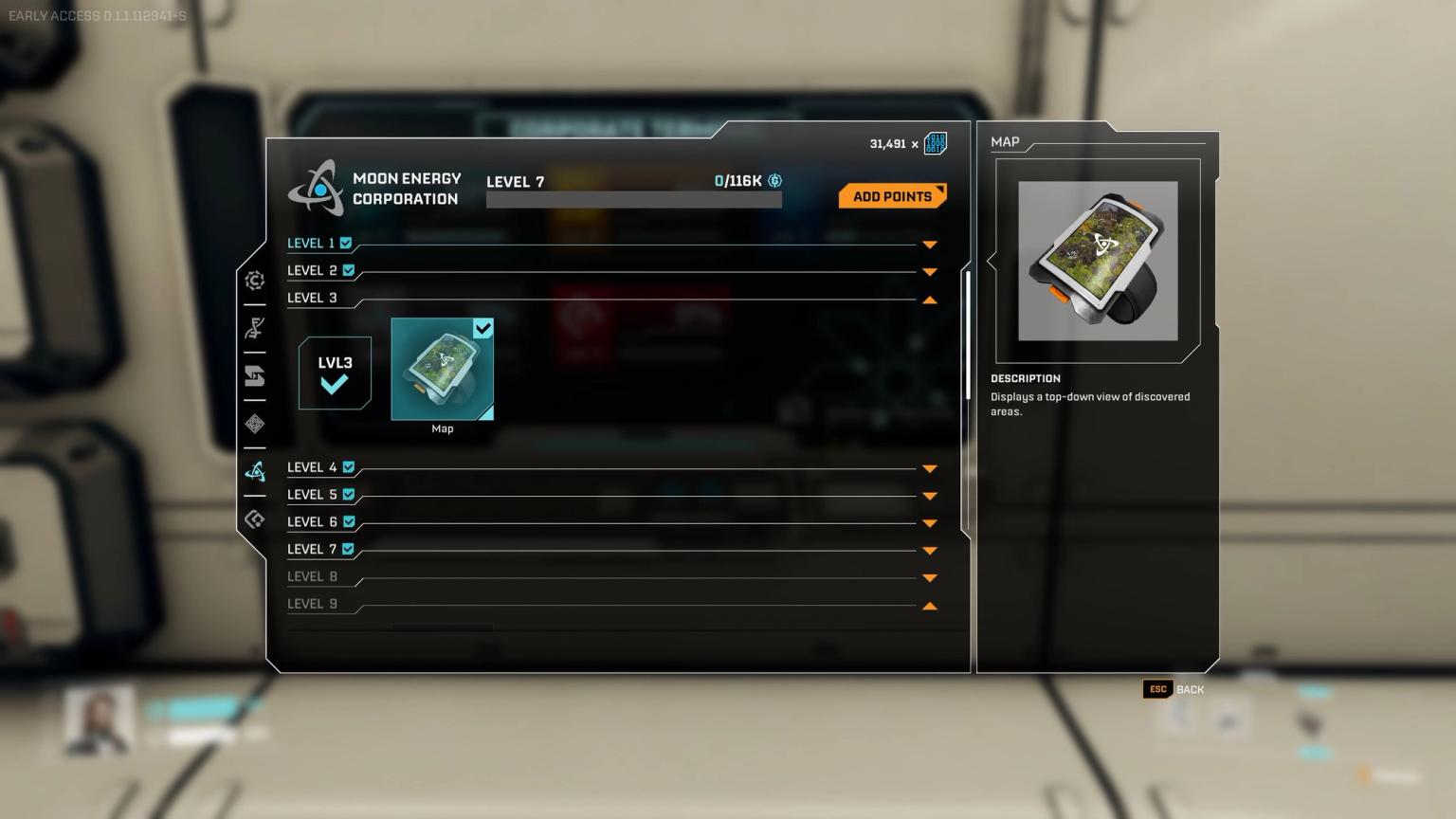Screen dimensions: 1456x819
Task: Open the bottom-most sidebar faction icon
Action: [254, 519]
